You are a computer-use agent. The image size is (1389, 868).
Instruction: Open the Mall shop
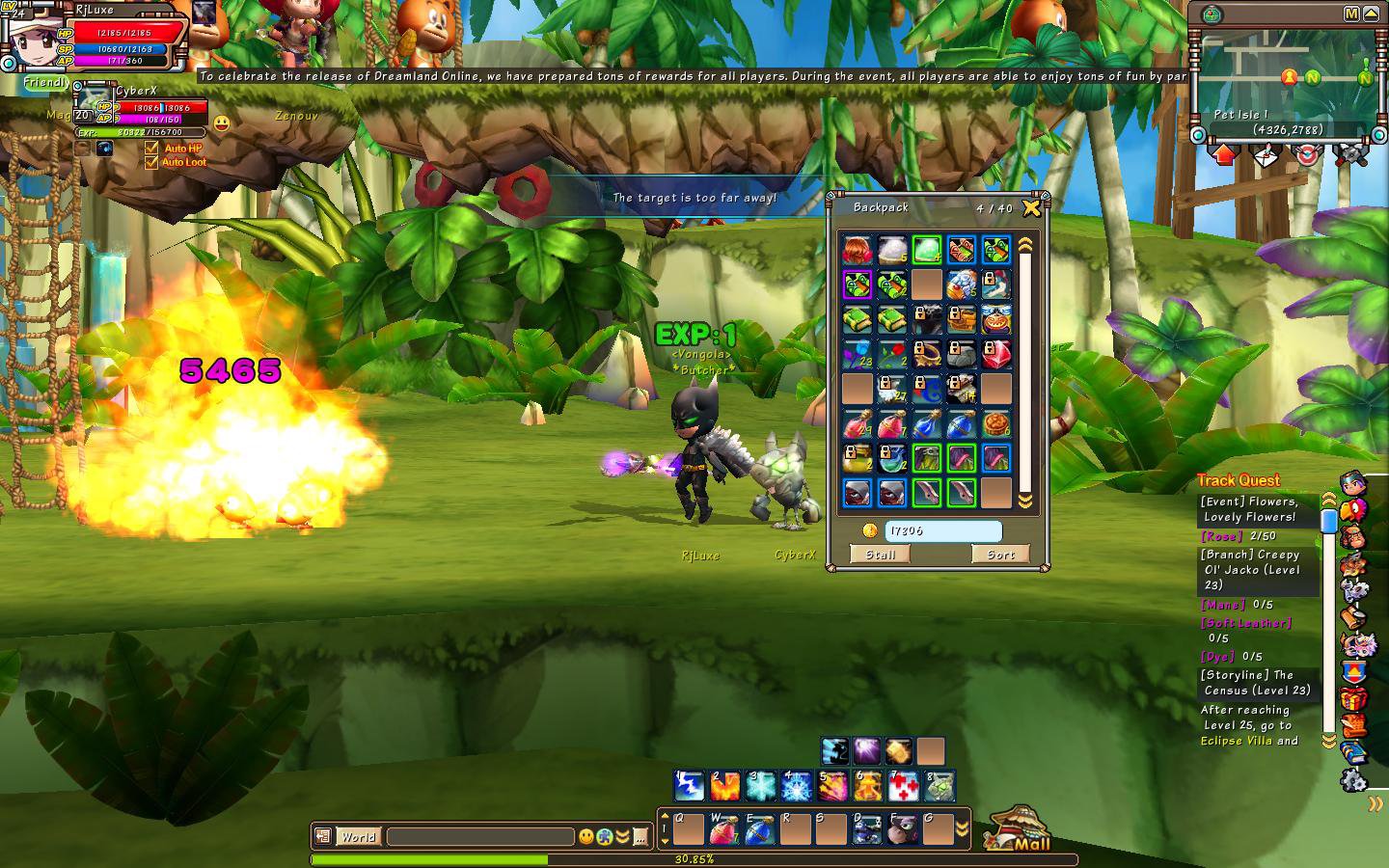[x=1019, y=831]
